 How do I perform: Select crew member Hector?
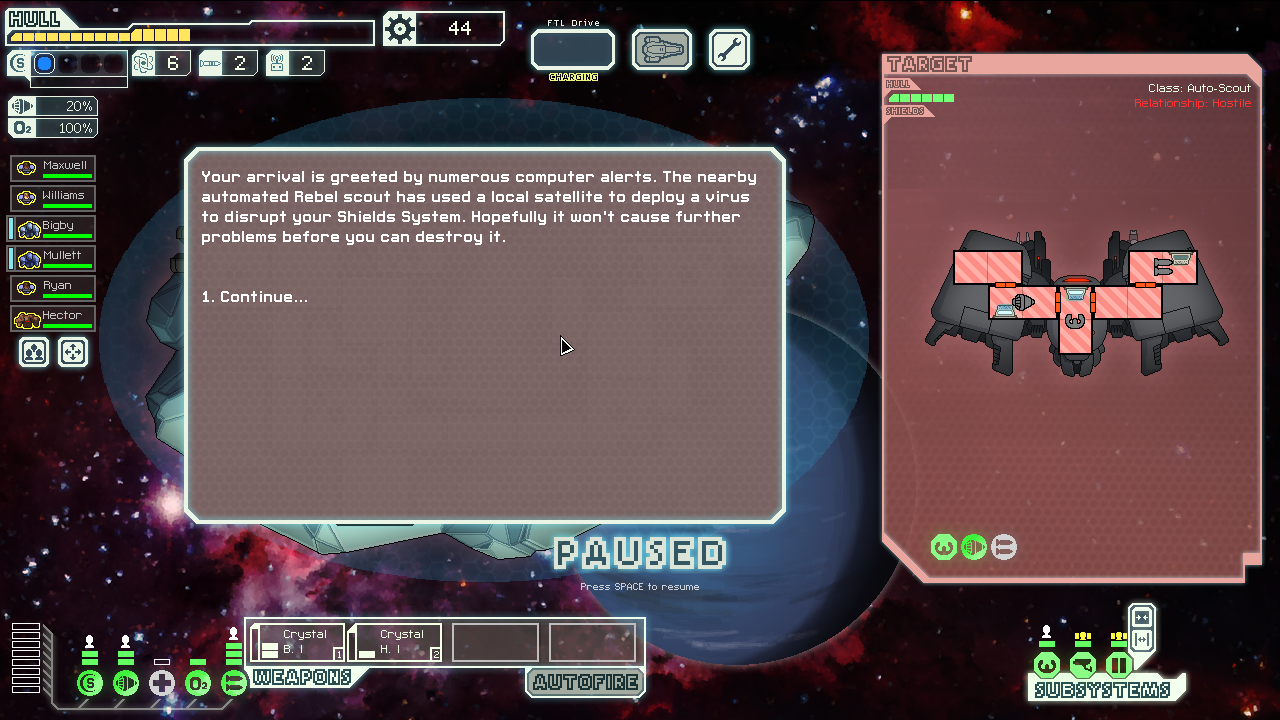point(53,318)
